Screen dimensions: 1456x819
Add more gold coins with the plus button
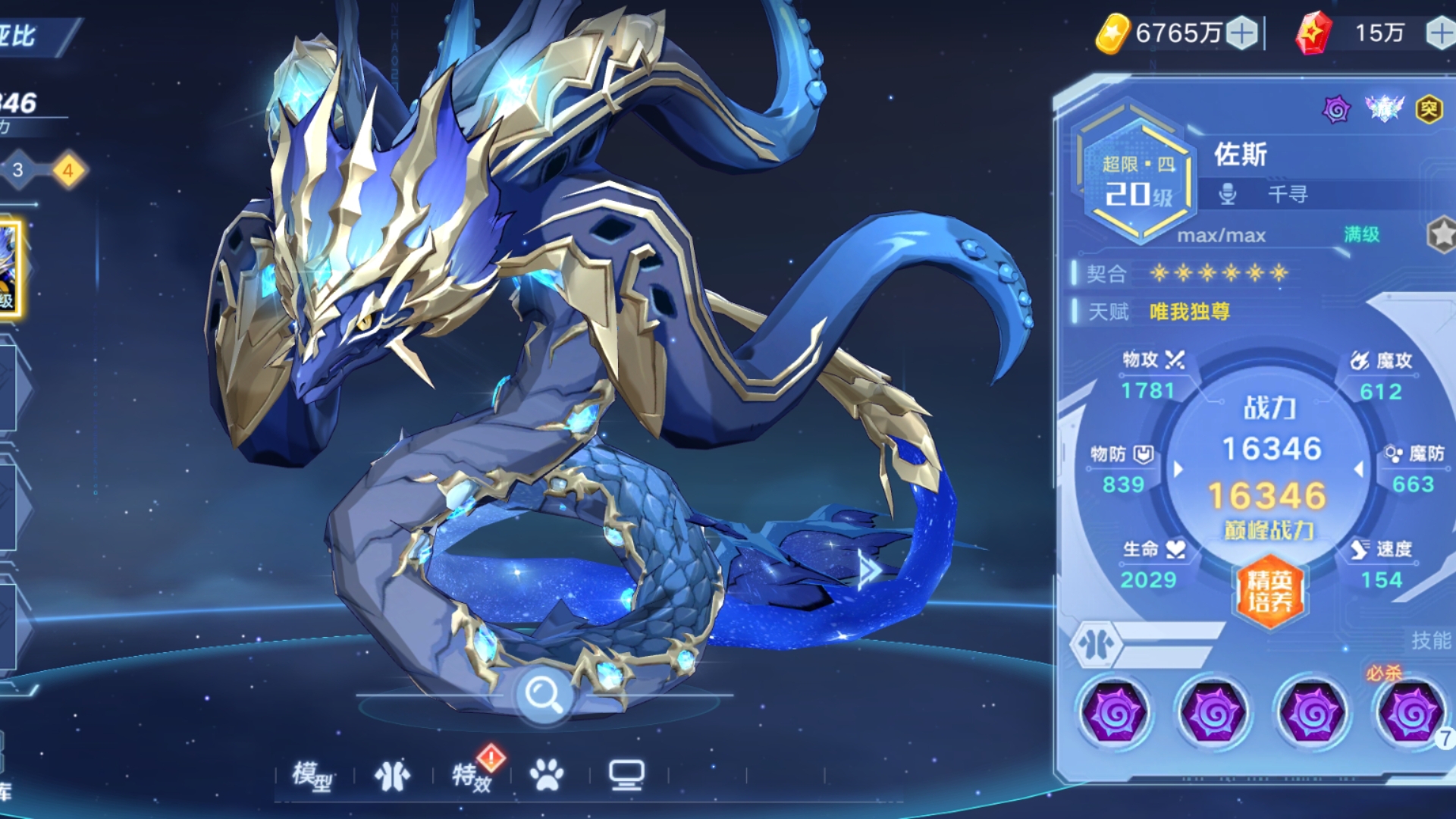pyautogui.click(x=1241, y=33)
